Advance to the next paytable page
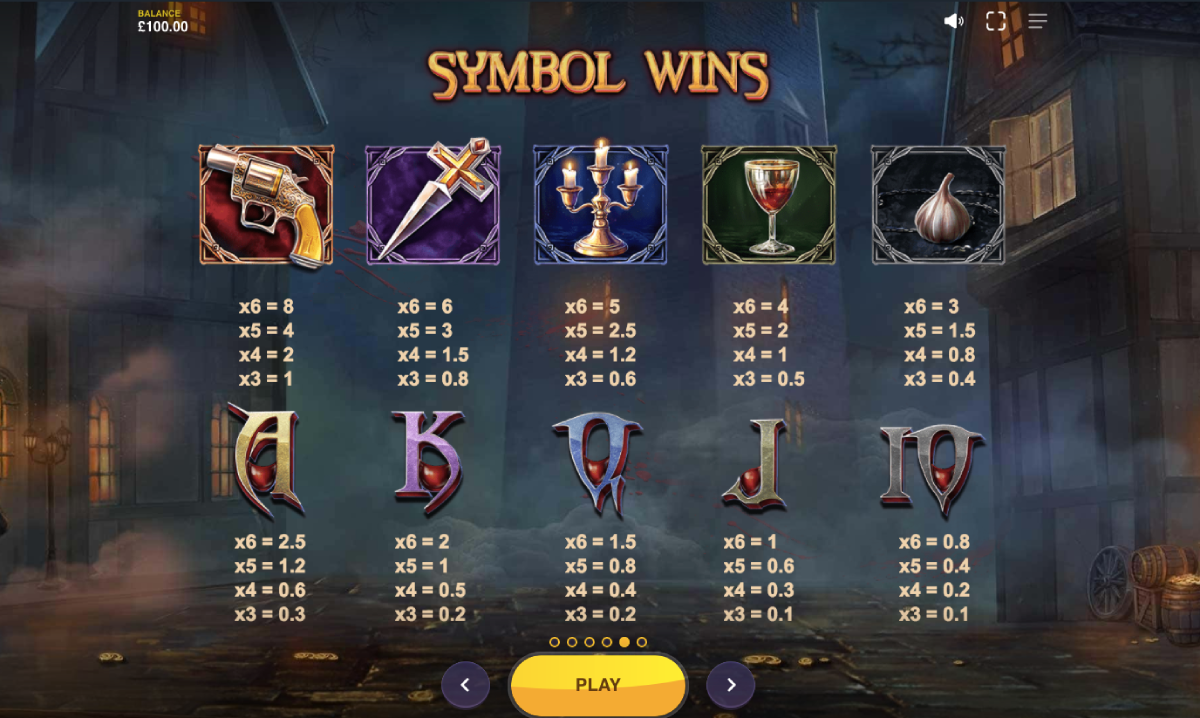 [x=731, y=685]
